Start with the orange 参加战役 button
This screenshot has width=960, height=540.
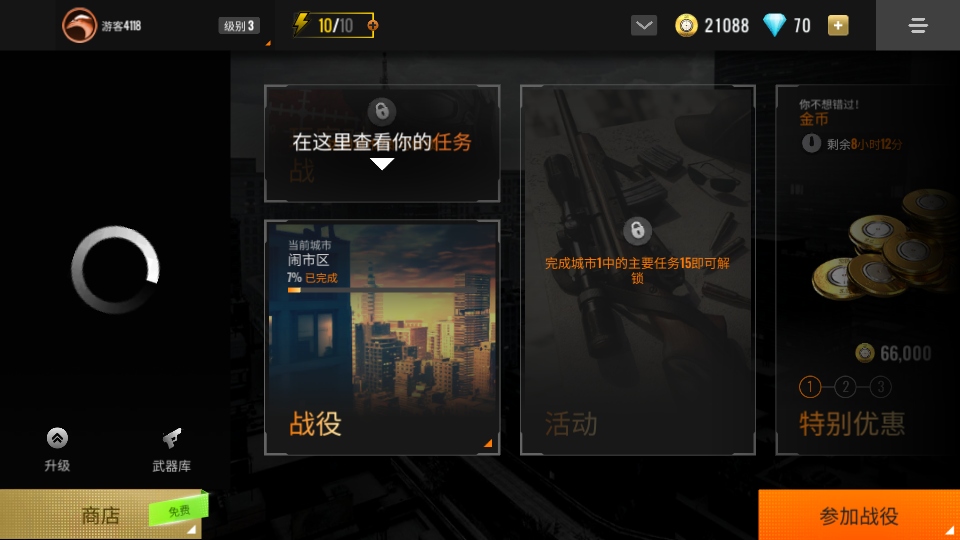pyautogui.click(x=859, y=516)
